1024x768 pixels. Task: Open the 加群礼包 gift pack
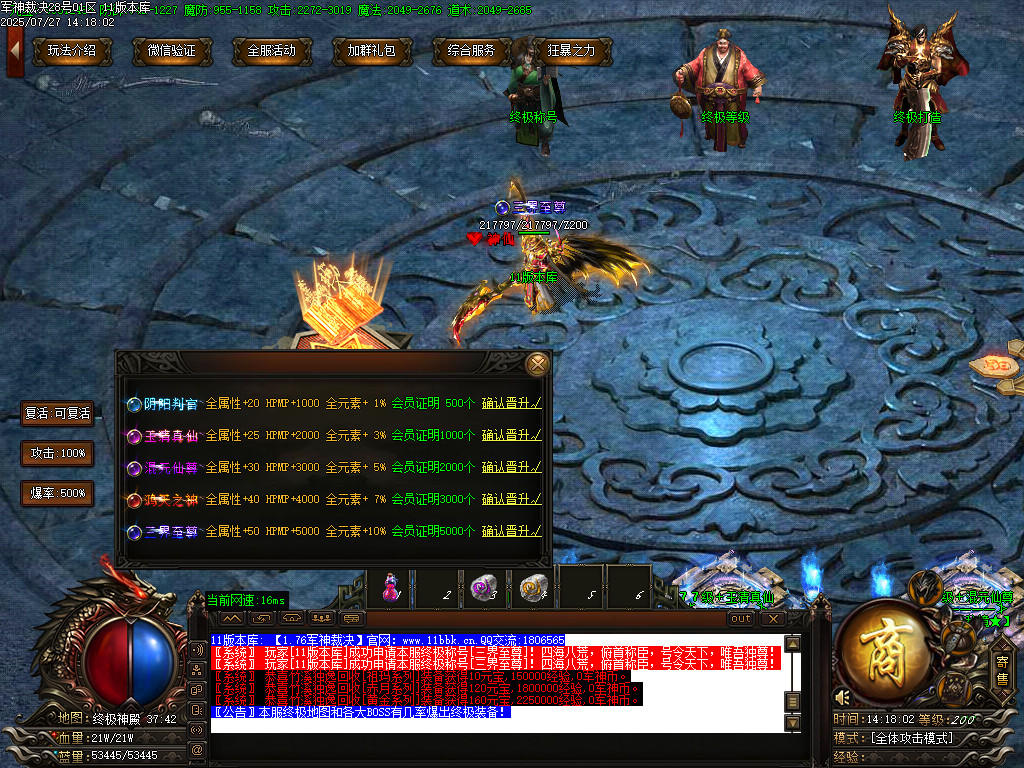[372, 51]
